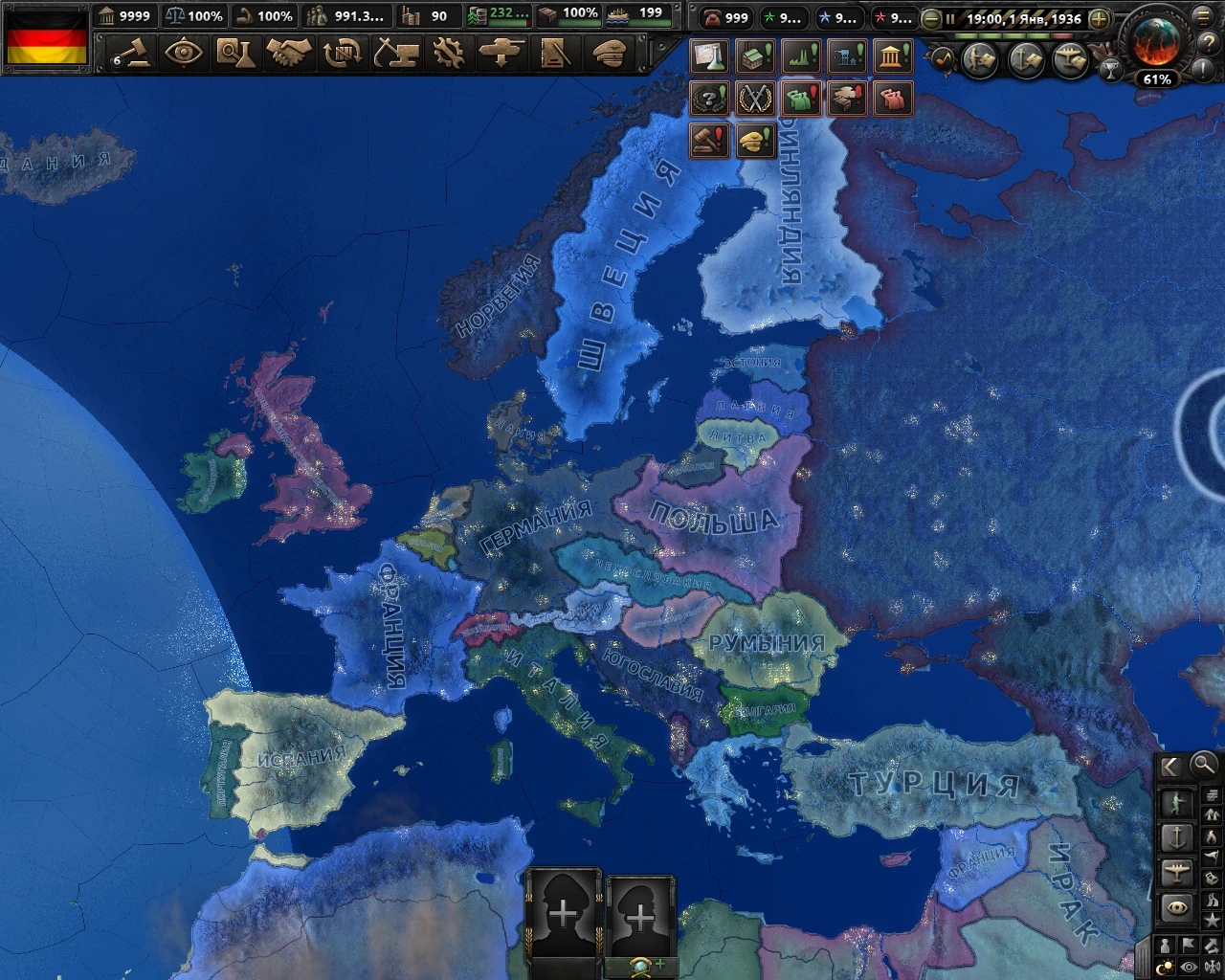Open the trade menu with circular arrows icon

[x=343, y=56]
